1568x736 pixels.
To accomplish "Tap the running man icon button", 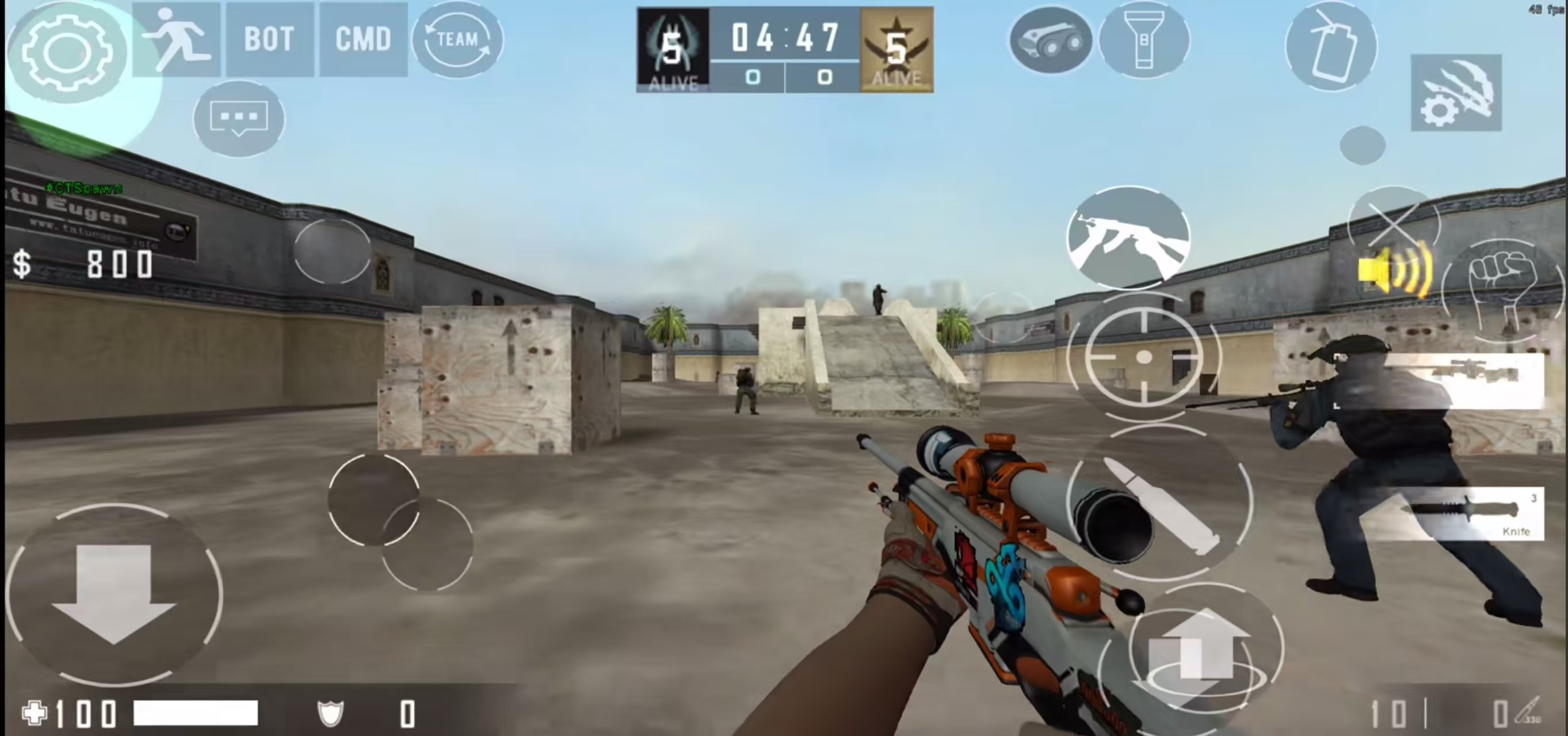I will (x=177, y=40).
